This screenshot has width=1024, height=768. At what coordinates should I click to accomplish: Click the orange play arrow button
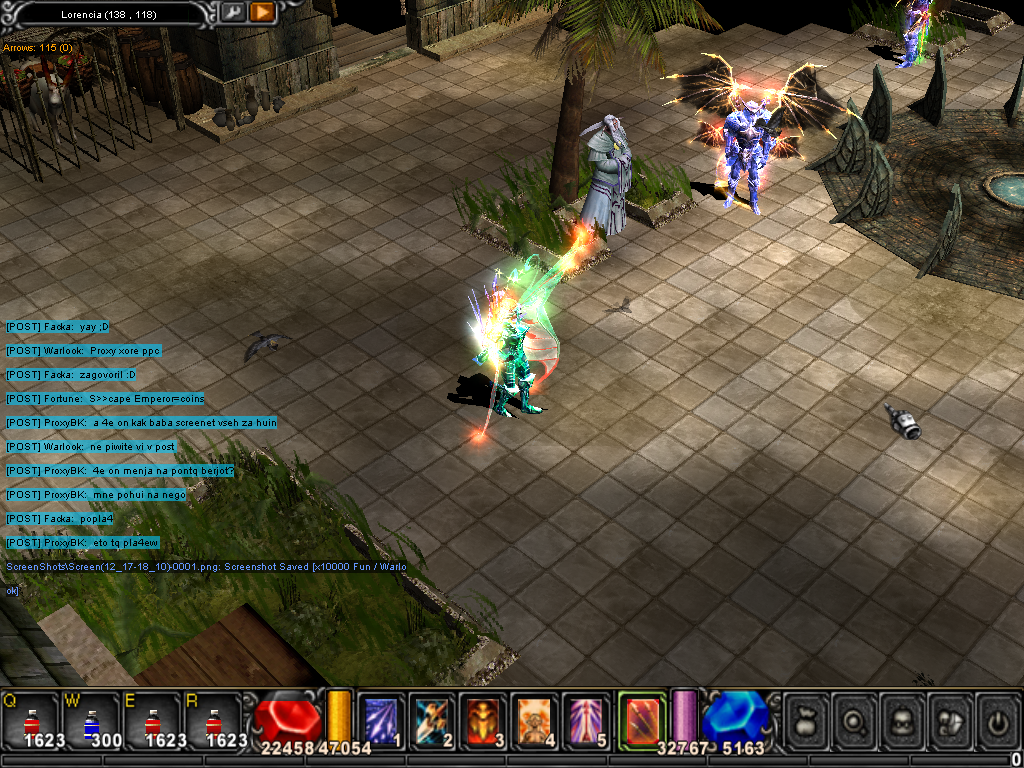262,12
